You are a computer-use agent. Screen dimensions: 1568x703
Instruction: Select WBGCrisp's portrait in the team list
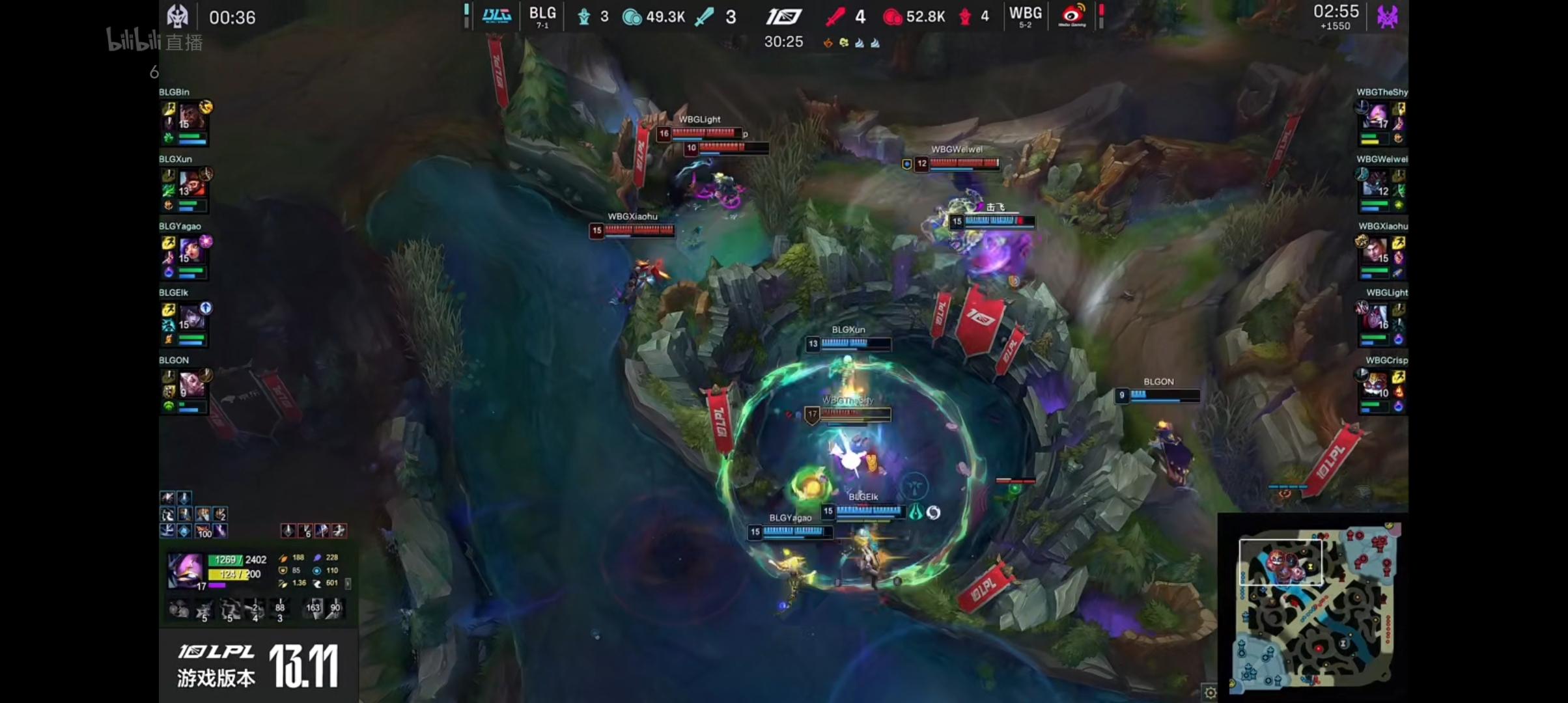(1379, 385)
